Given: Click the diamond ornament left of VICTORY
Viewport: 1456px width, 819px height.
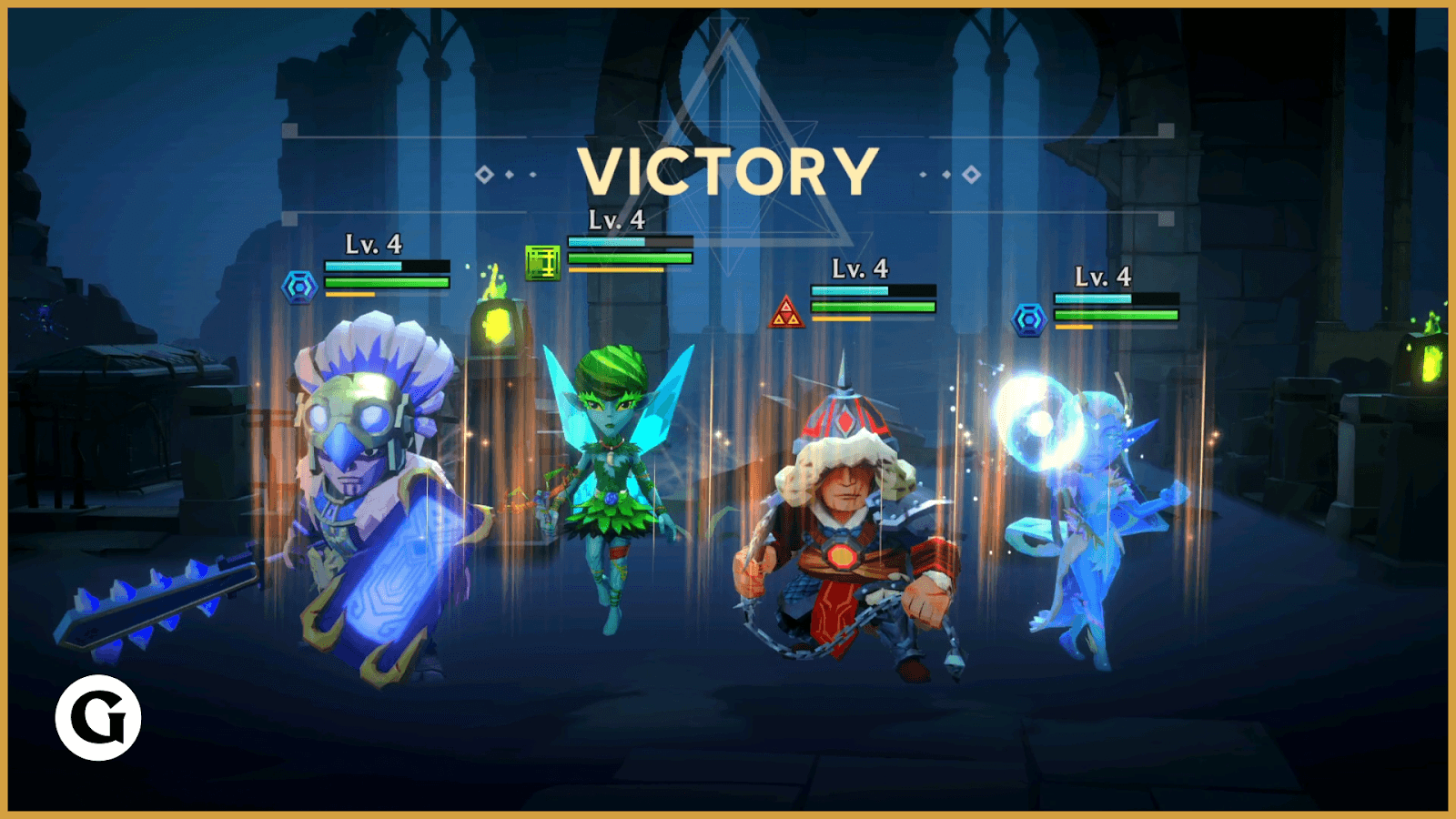Looking at the screenshot, I should click(483, 171).
